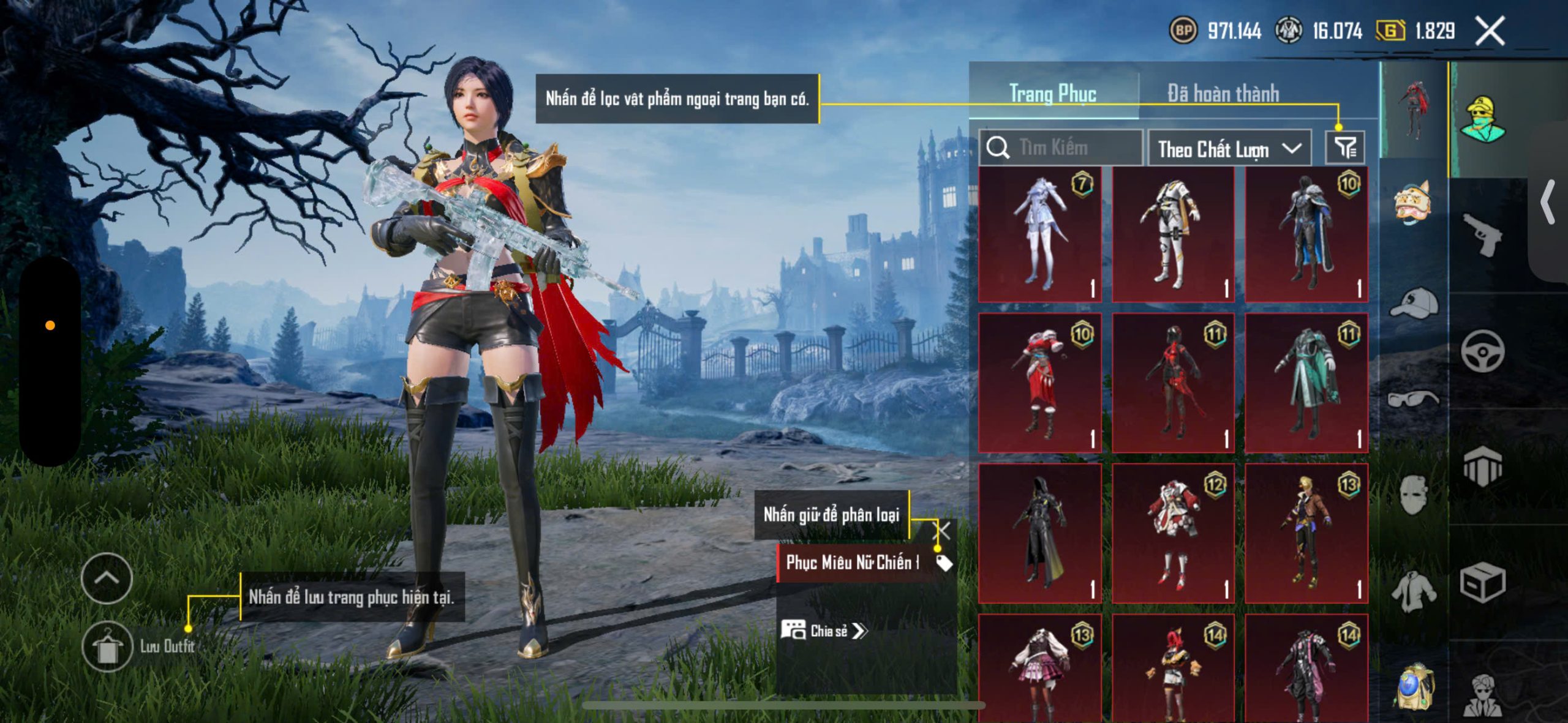1568x723 pixels.
Task: Select the brown jacket outfit level 13
Action: pos(1306,533)
